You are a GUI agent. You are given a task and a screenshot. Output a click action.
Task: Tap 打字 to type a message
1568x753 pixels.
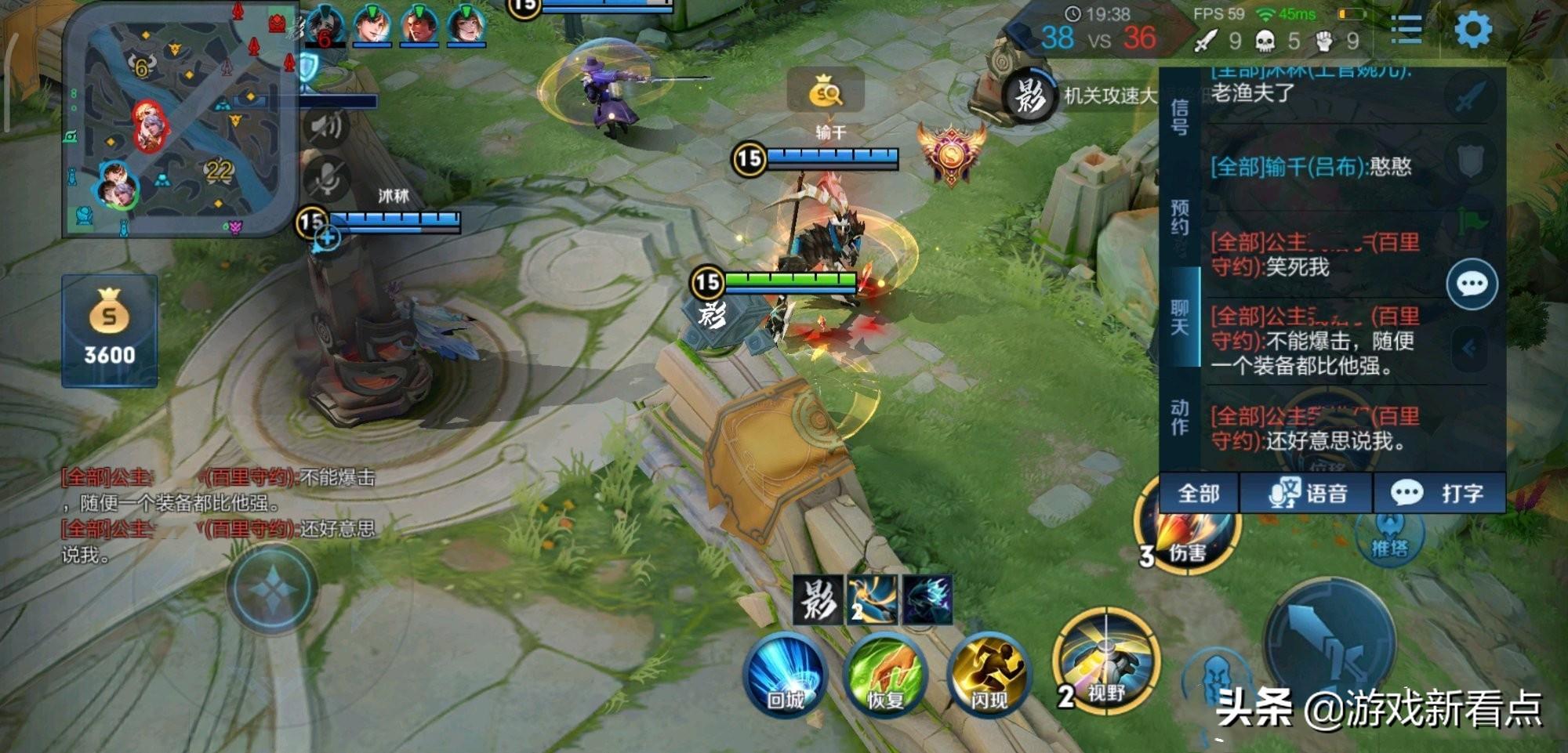1439,493
